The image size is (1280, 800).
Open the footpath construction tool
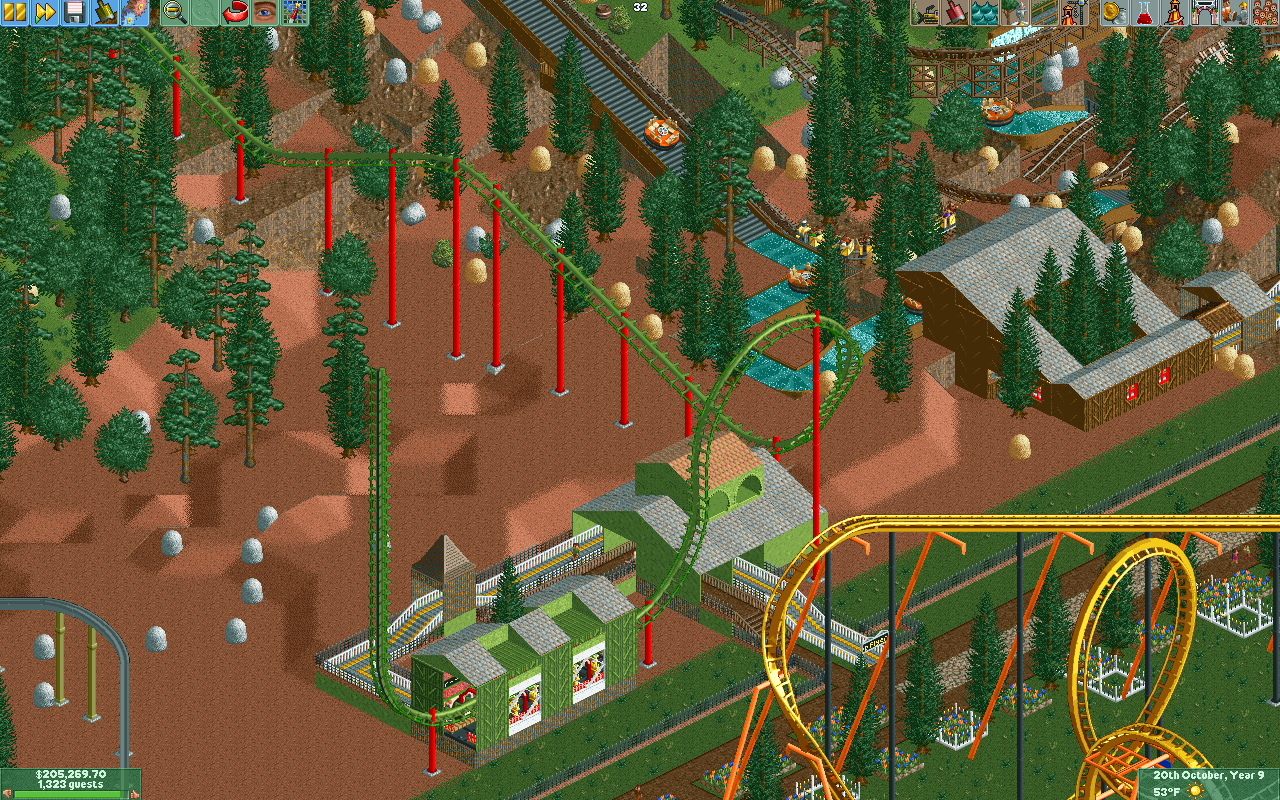[1045, 13]
